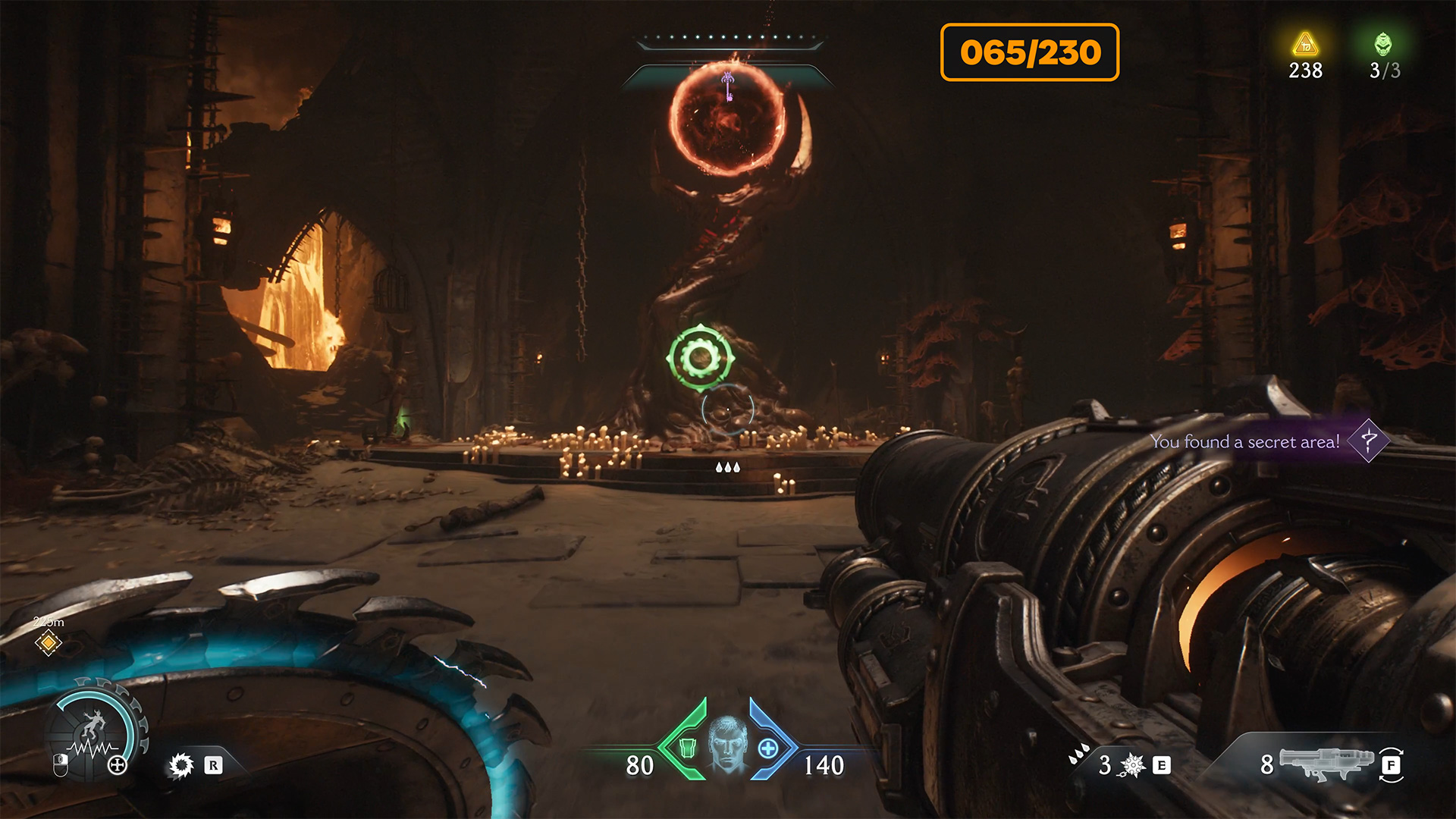Viewport: 1456px width, 819px height.
Task: Activate the spiked flail melee icon
Action: click(x=1132, y=765)
